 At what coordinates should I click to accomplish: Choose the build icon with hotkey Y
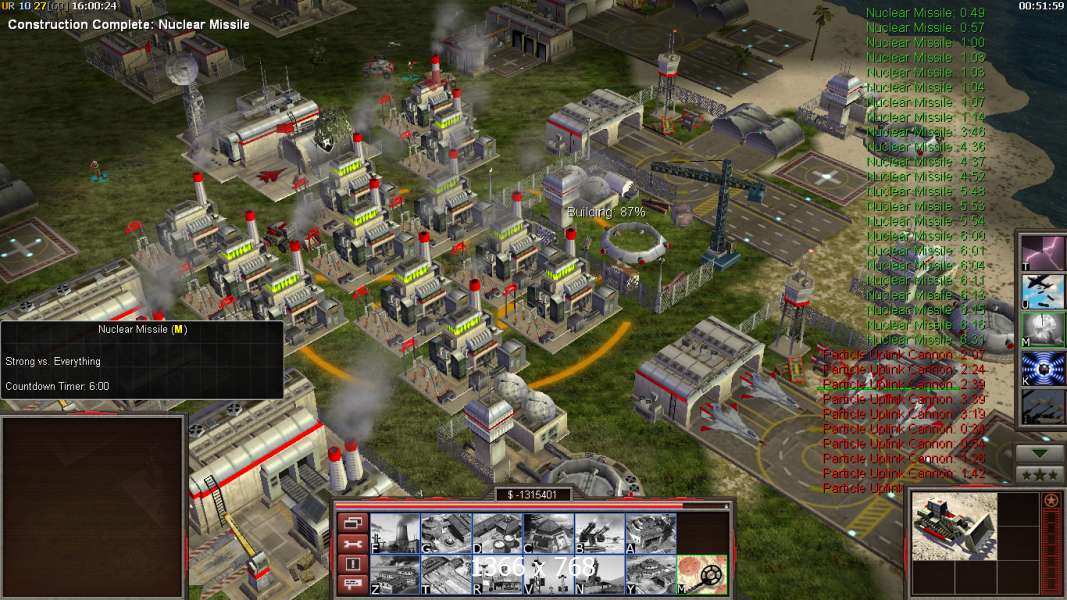[650, 574]
